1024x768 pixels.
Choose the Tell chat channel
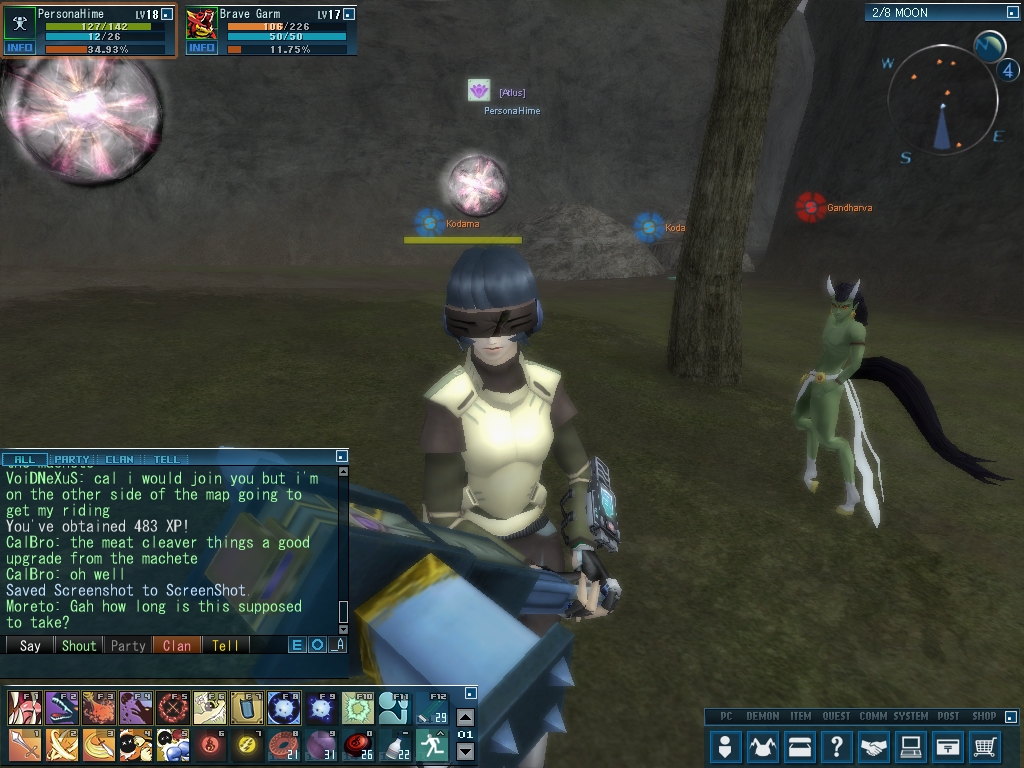pos(225,645)
